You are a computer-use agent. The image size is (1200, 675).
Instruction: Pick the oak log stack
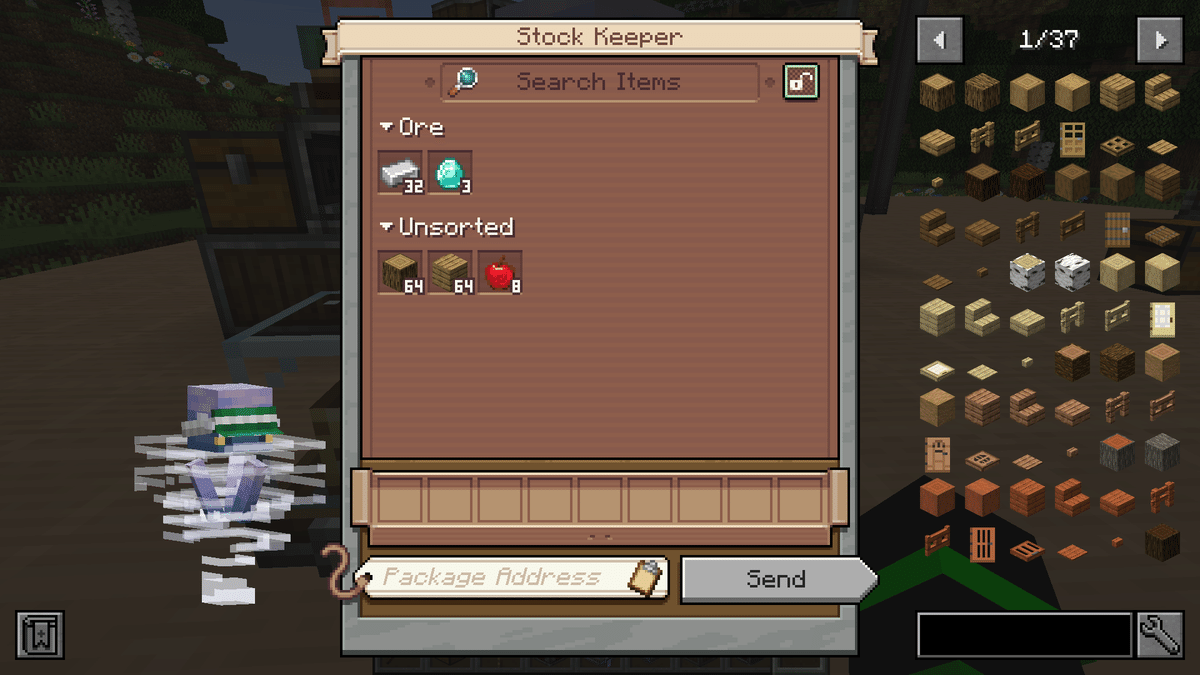[400, 272]
